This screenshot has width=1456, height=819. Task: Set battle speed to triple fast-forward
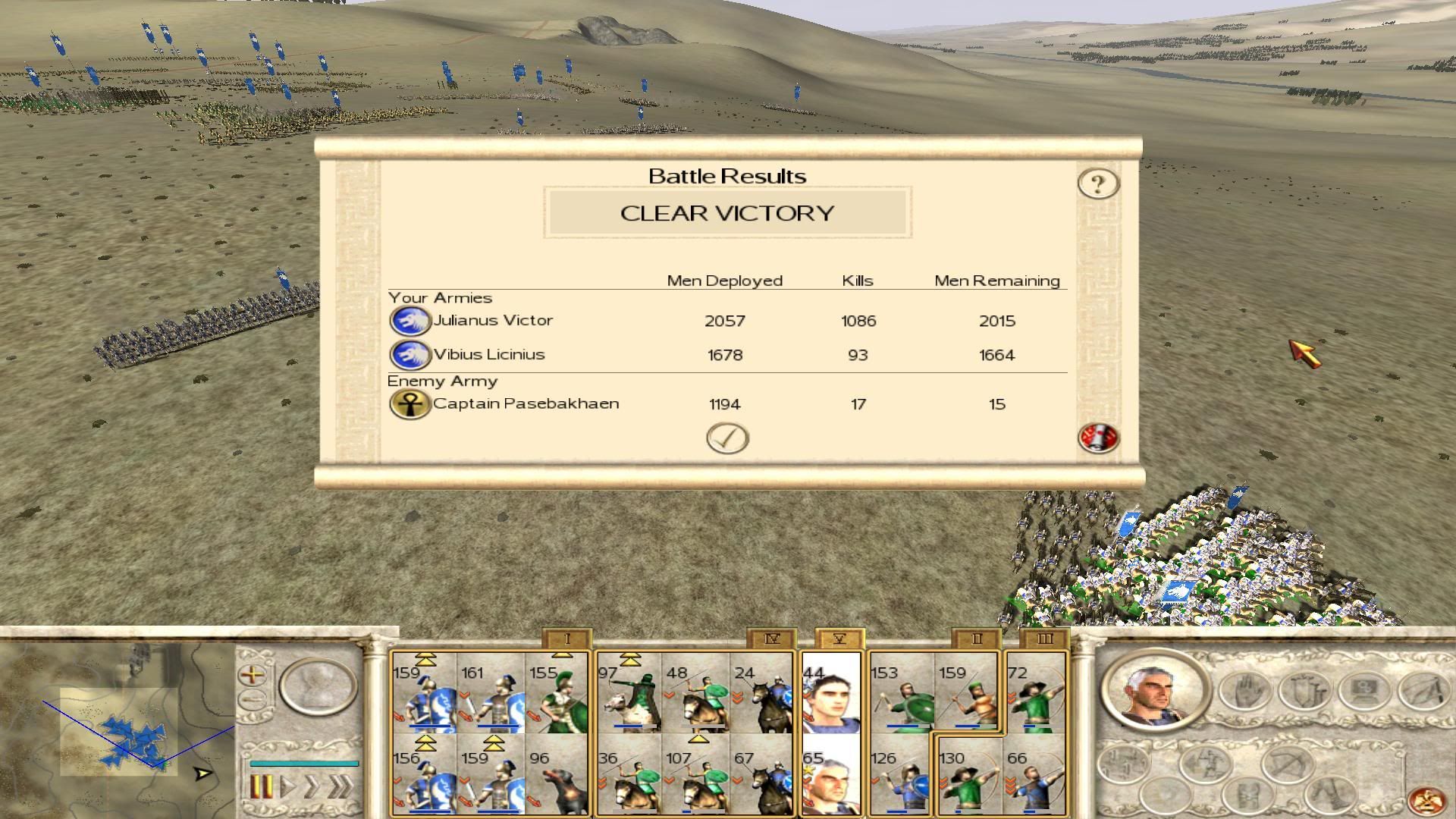point(342,786)
